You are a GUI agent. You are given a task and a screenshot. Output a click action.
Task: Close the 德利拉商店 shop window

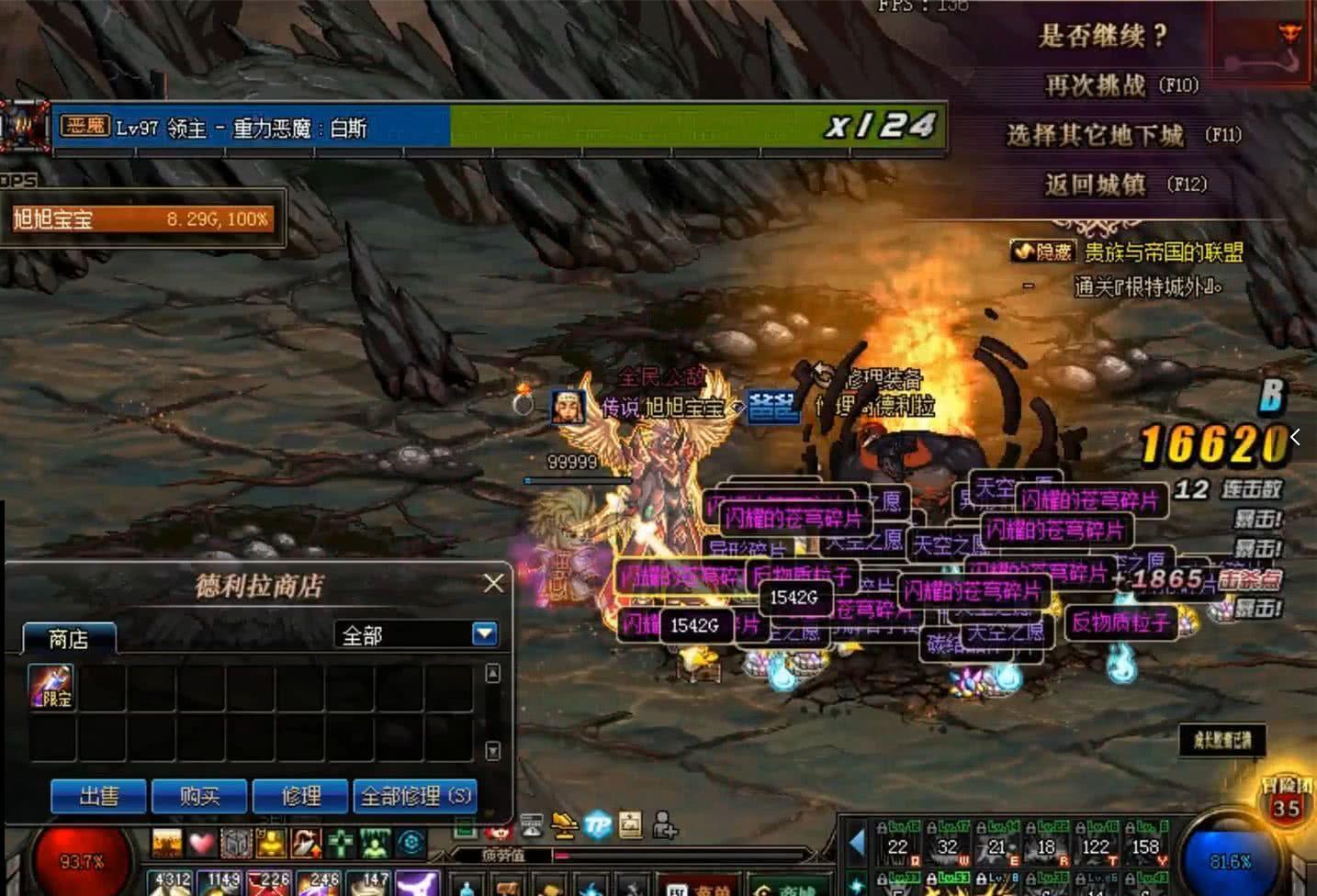493,583
